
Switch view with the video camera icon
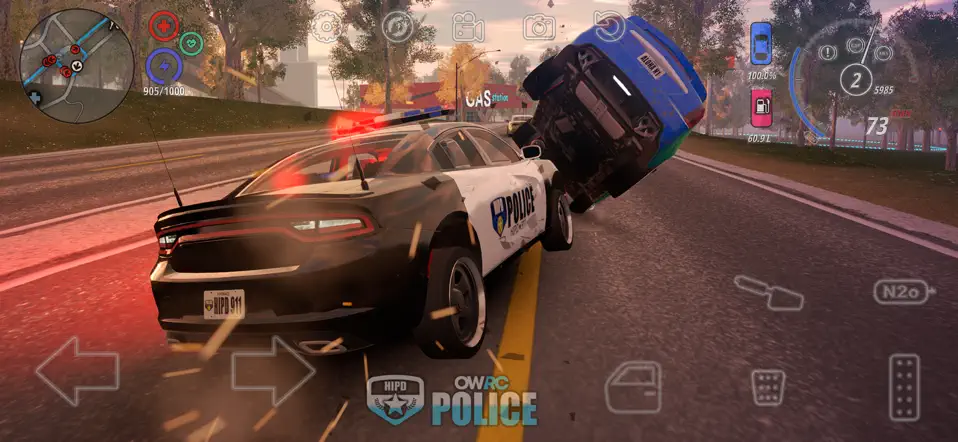click(x=467, y=26)
